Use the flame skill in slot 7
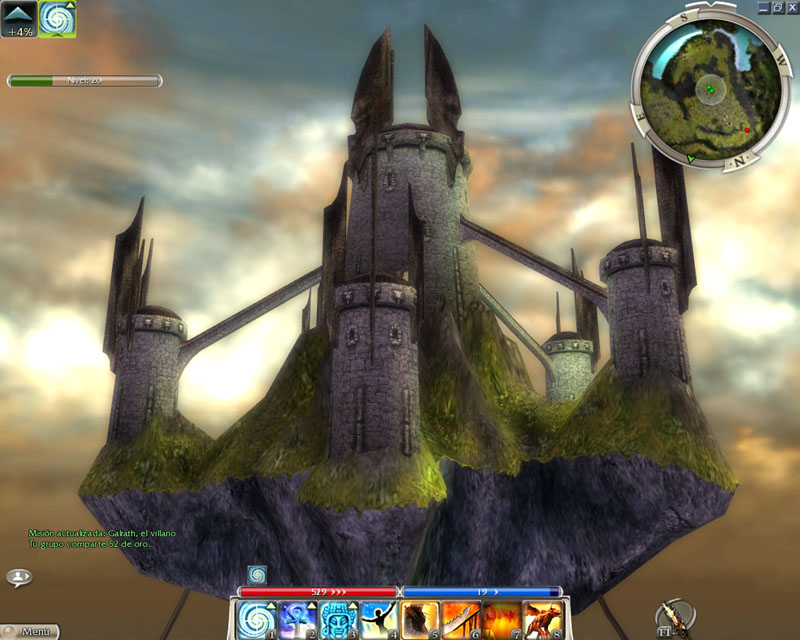 502,619
